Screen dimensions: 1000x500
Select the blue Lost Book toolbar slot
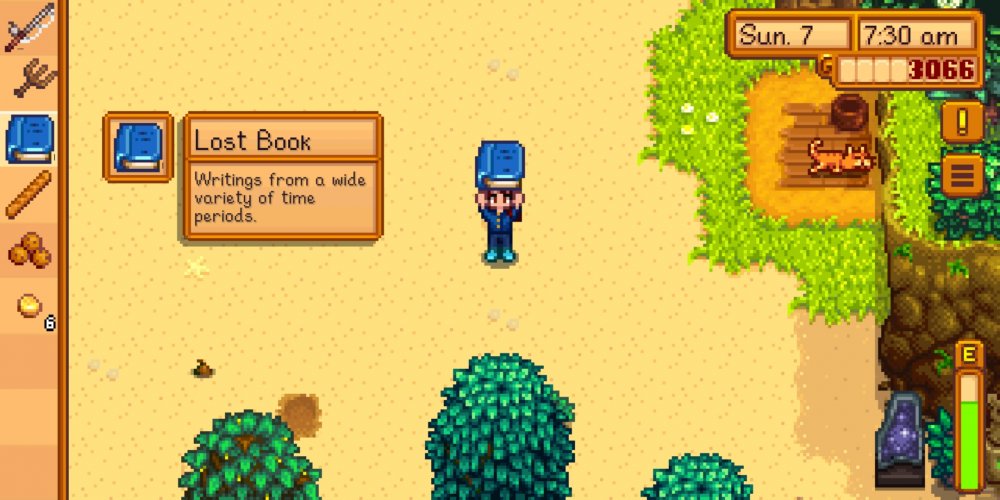pos(28,139)
